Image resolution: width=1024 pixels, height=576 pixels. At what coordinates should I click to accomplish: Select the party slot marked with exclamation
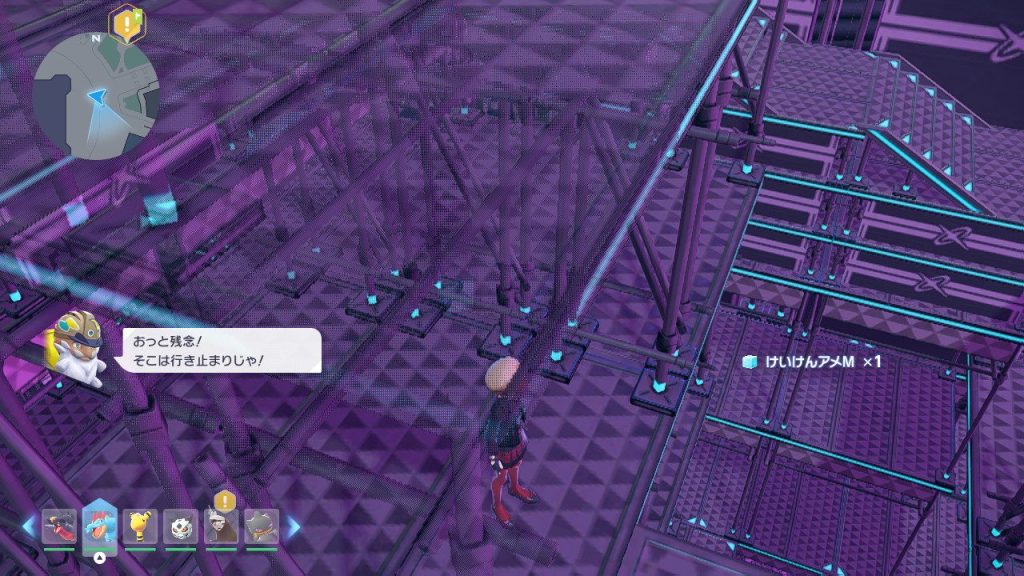pyautogui.click(x=221, y=526)
